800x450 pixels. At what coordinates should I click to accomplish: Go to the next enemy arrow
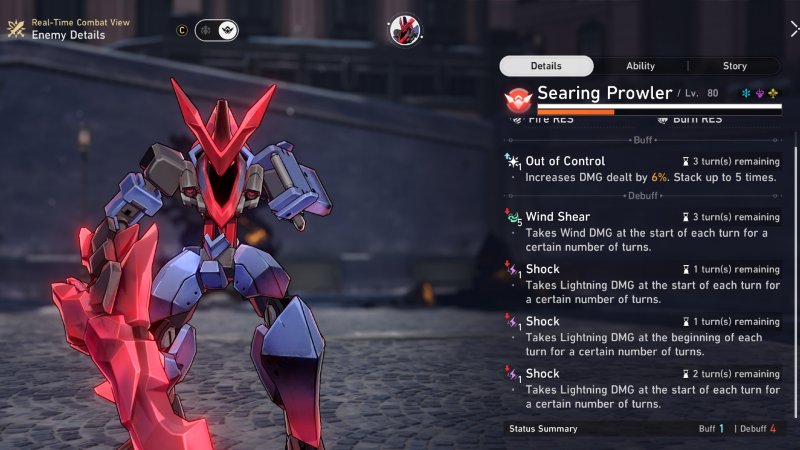(x=793, y=30)
